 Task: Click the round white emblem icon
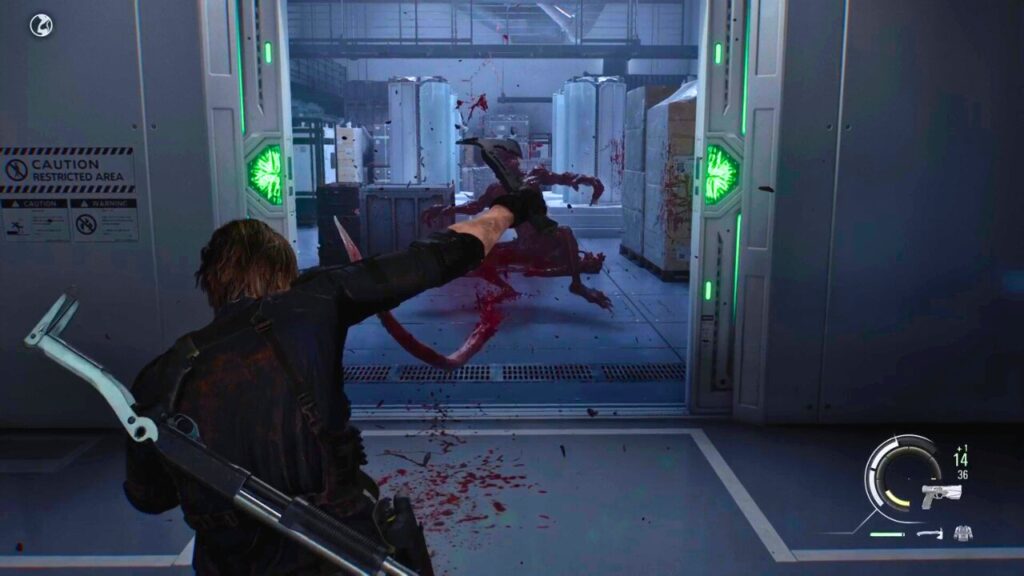click(41, 25)
